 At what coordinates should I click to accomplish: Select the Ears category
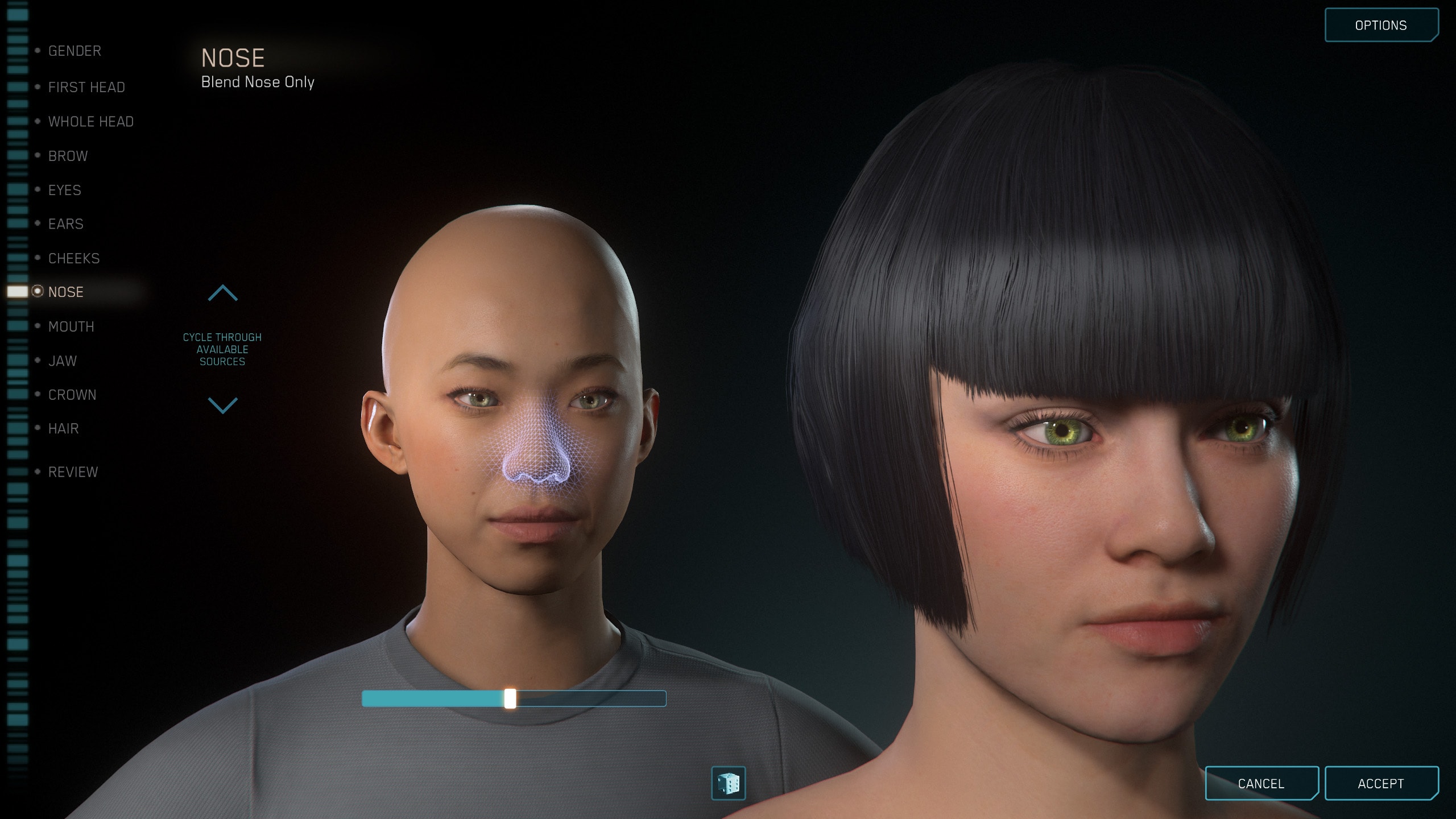[66, 224]
